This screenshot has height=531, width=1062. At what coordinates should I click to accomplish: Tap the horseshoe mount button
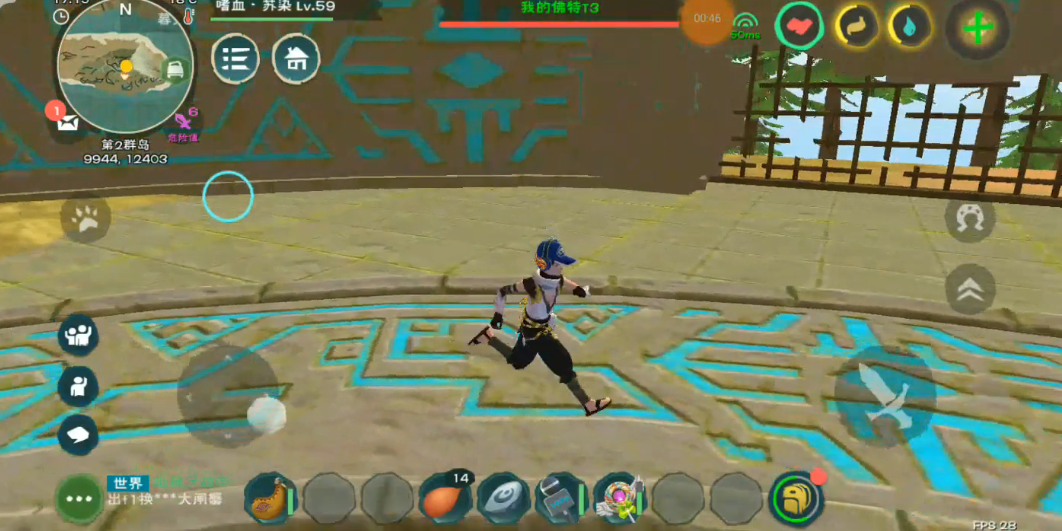[969, 220]
